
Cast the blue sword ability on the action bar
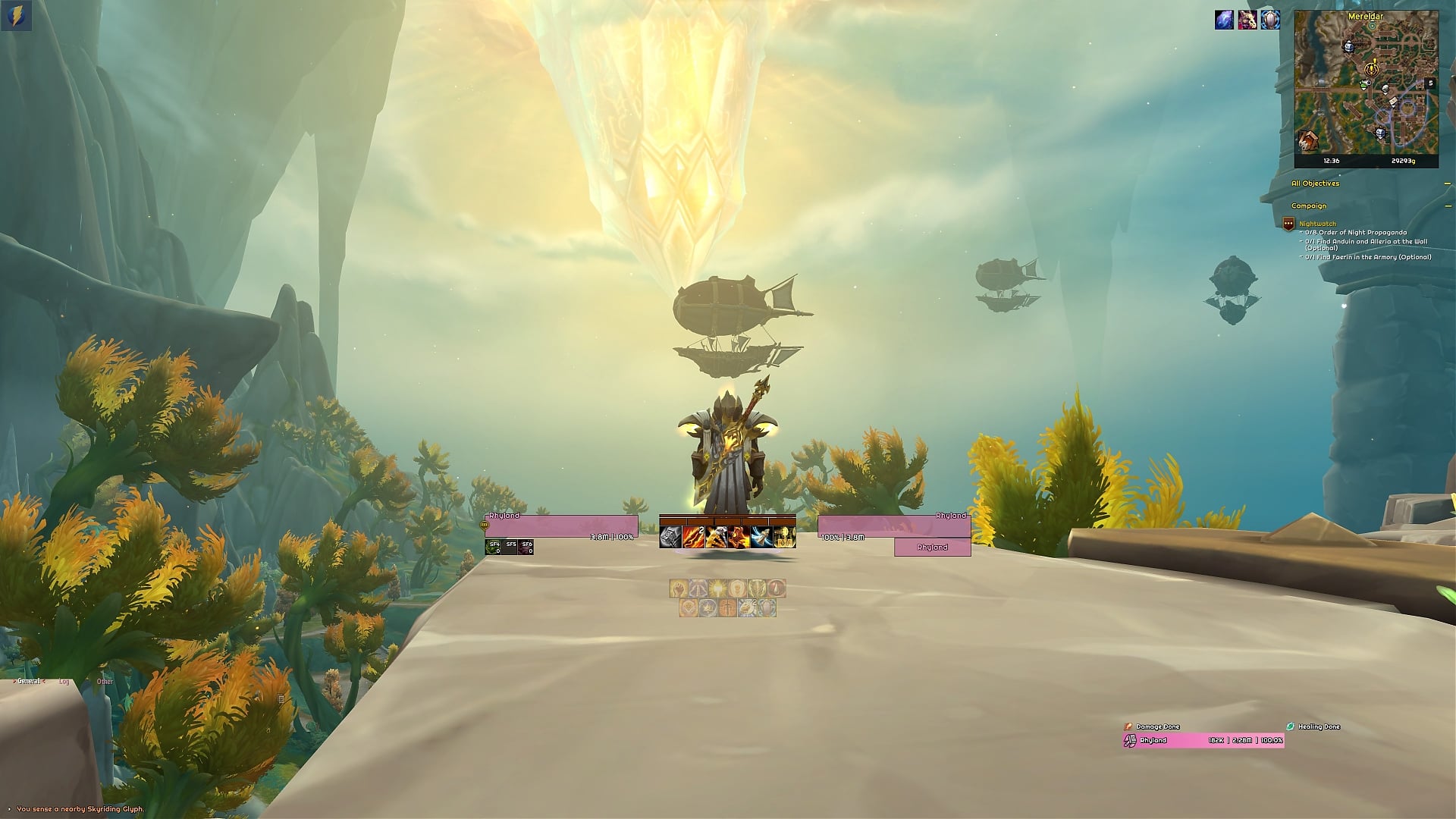coord(761,537)
